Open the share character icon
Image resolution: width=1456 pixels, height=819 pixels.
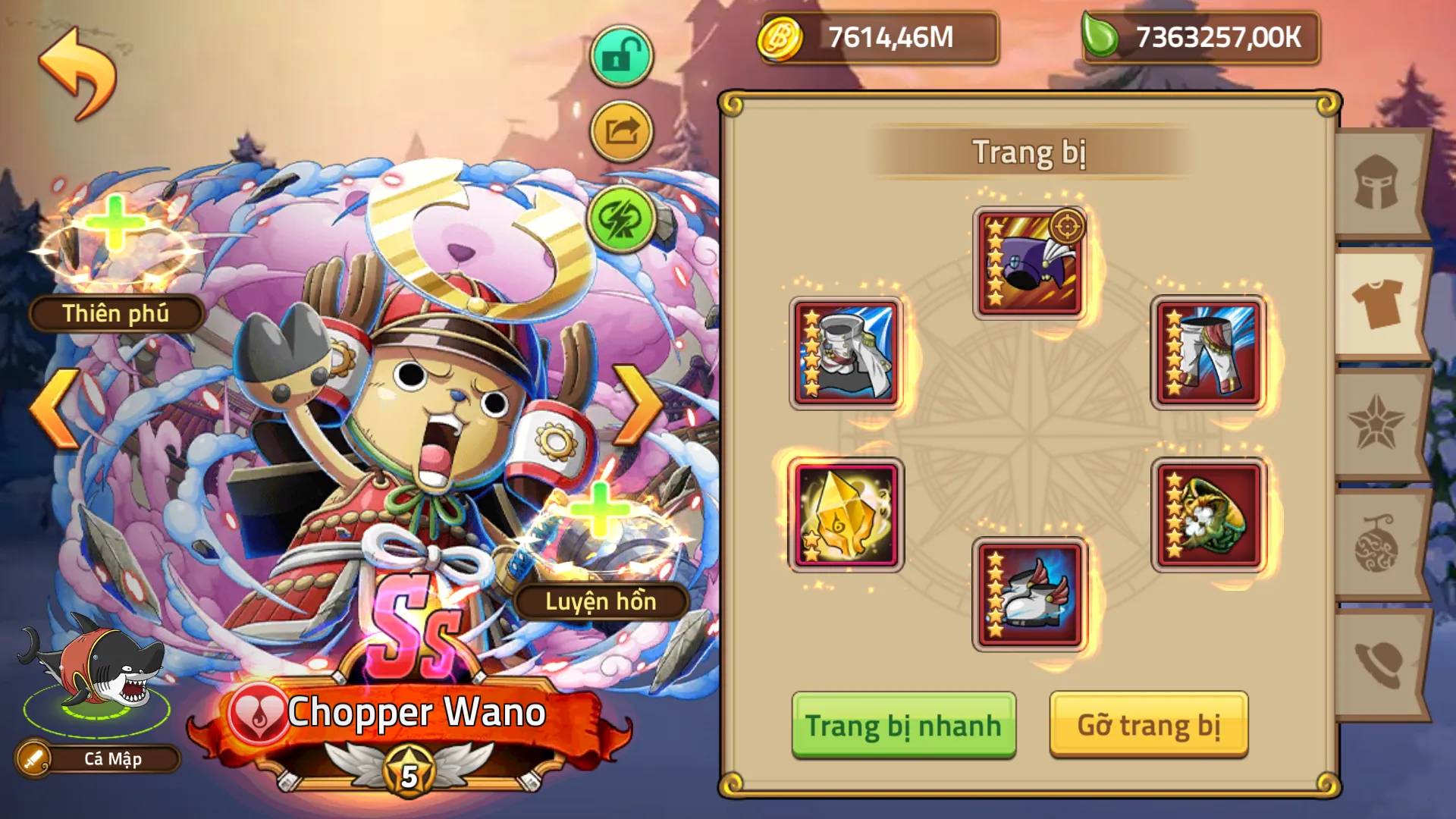coord(620,129)
